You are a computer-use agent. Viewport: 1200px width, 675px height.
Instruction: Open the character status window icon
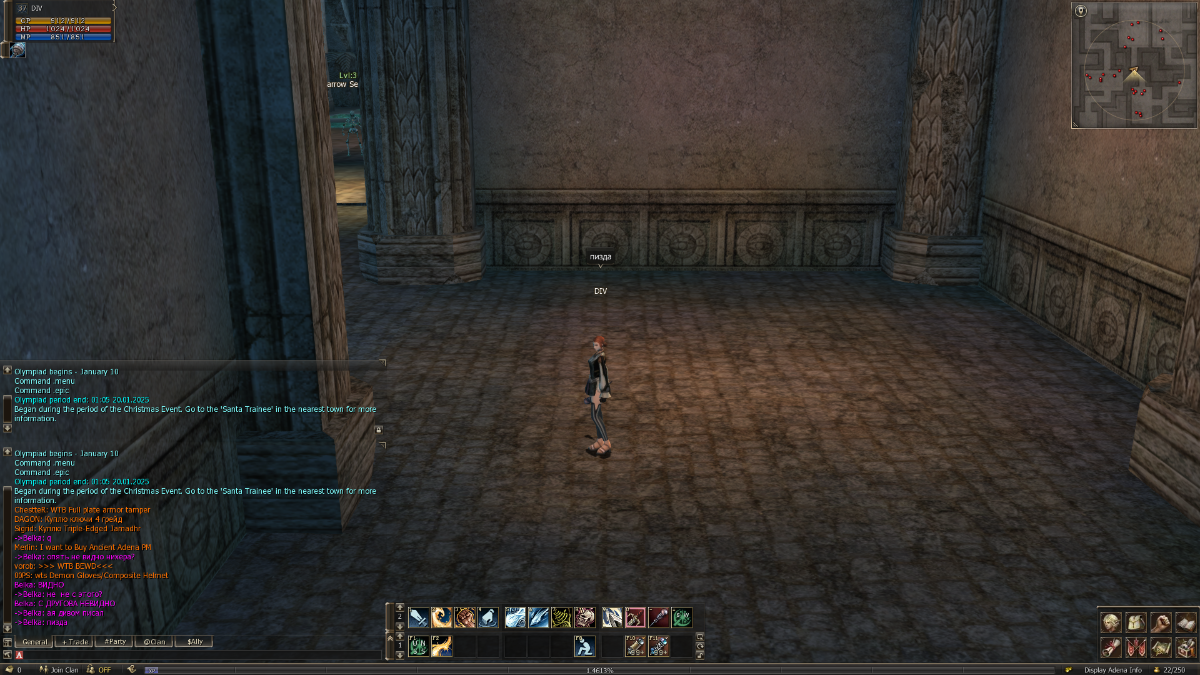tap(1111, 623)
